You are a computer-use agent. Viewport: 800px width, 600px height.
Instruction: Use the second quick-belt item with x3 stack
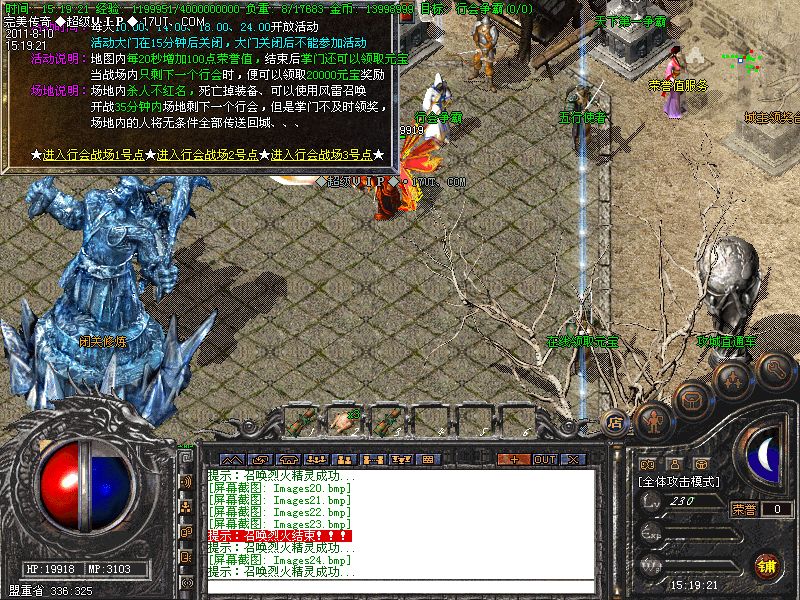pyautogui.click(x=345, y=417)
